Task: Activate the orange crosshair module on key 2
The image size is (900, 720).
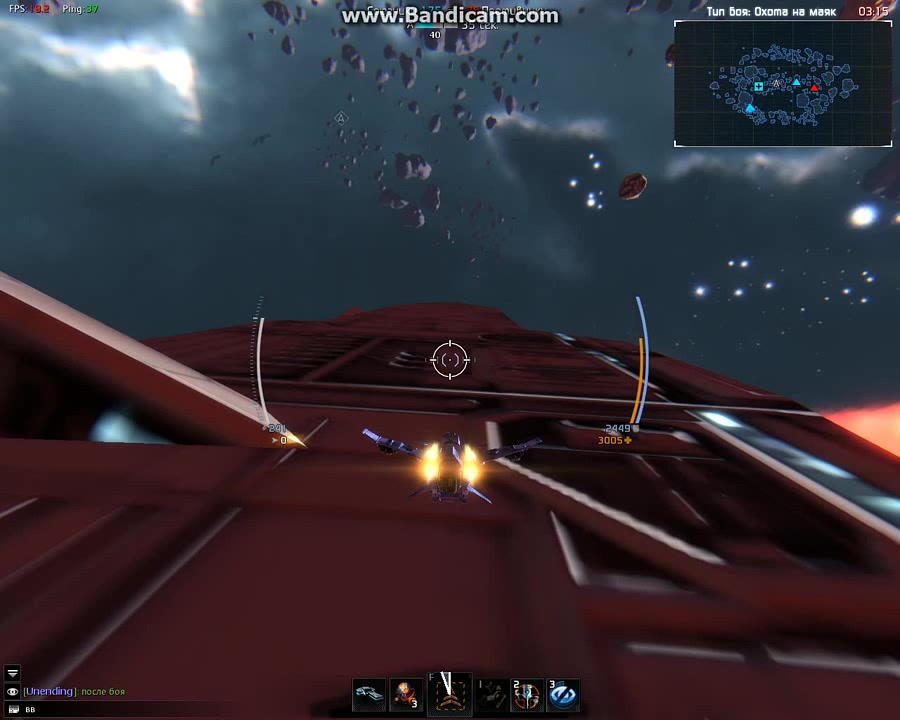Action: click(x=527, y=695)
